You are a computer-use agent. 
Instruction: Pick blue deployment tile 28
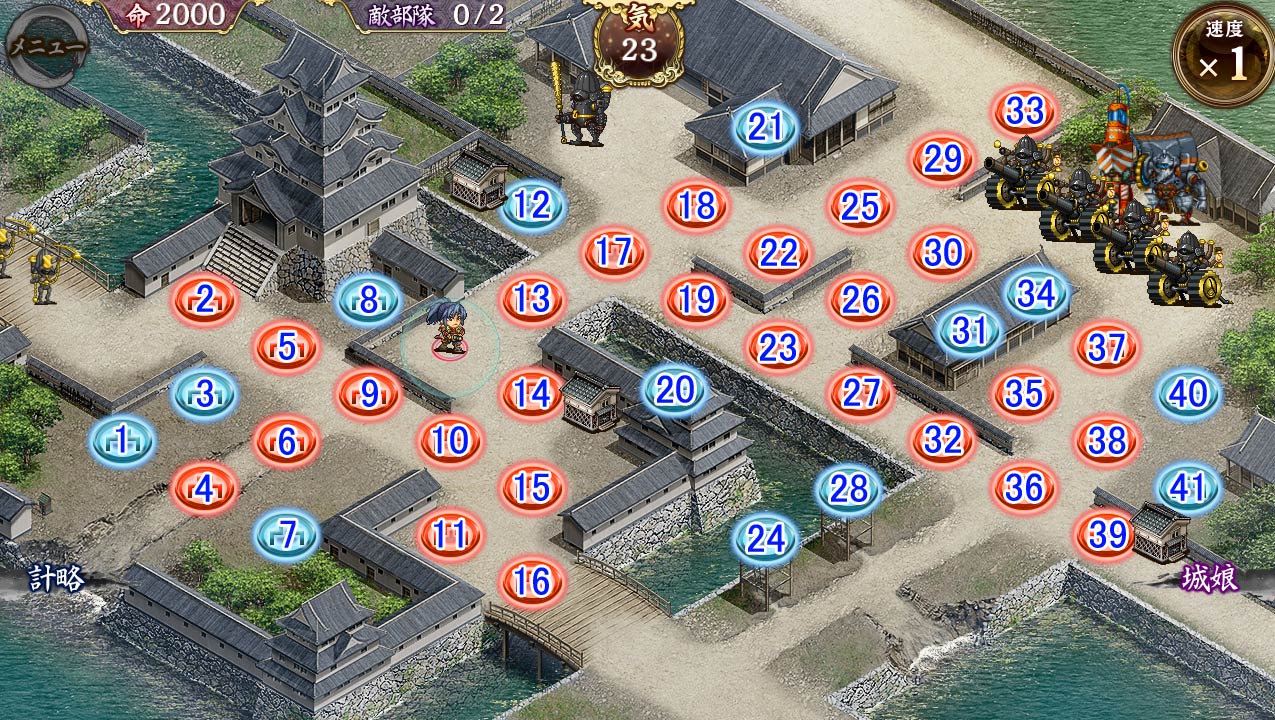(849, 489)
